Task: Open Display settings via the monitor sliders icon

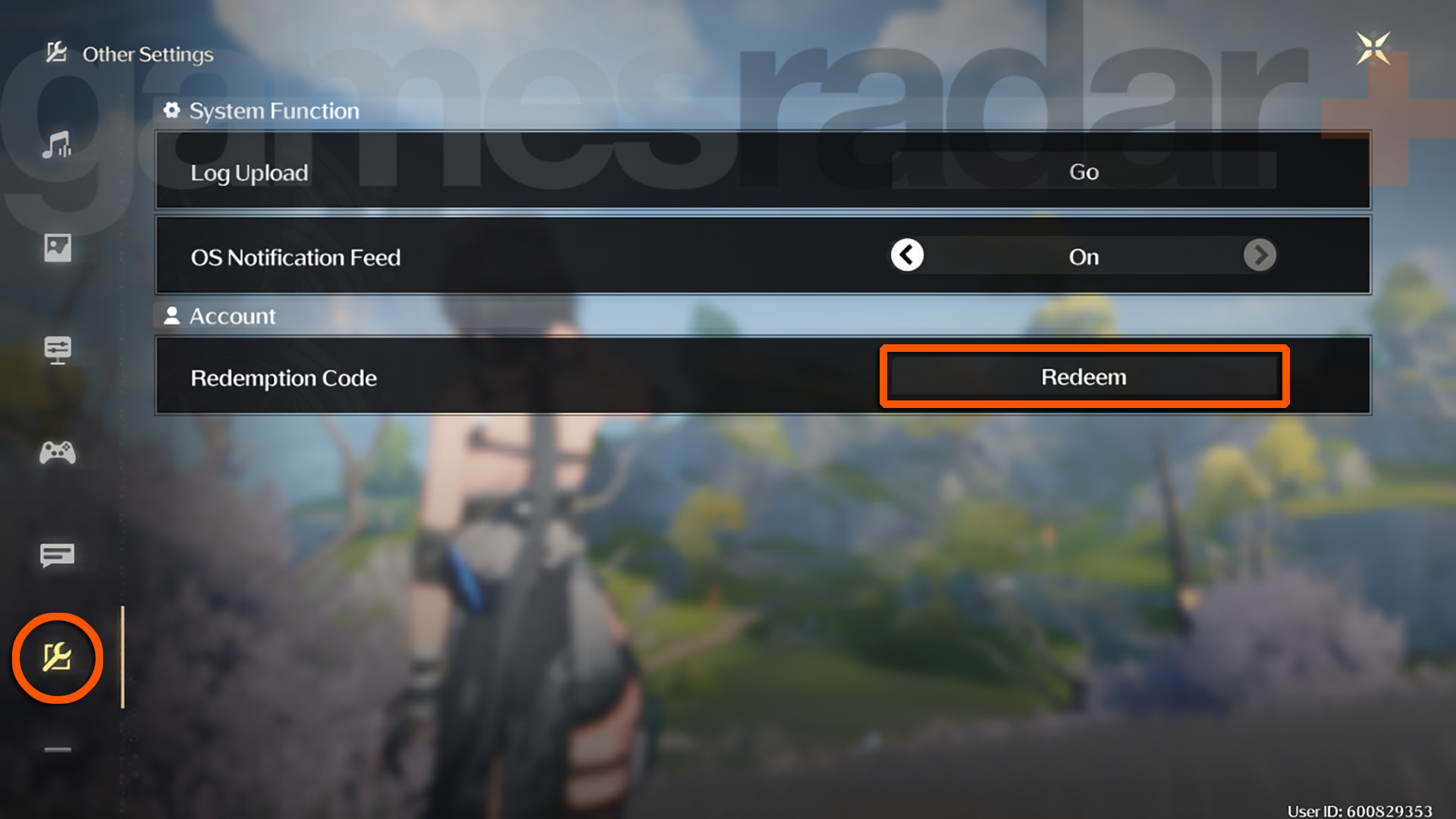Action: click(x=59, y=350)
